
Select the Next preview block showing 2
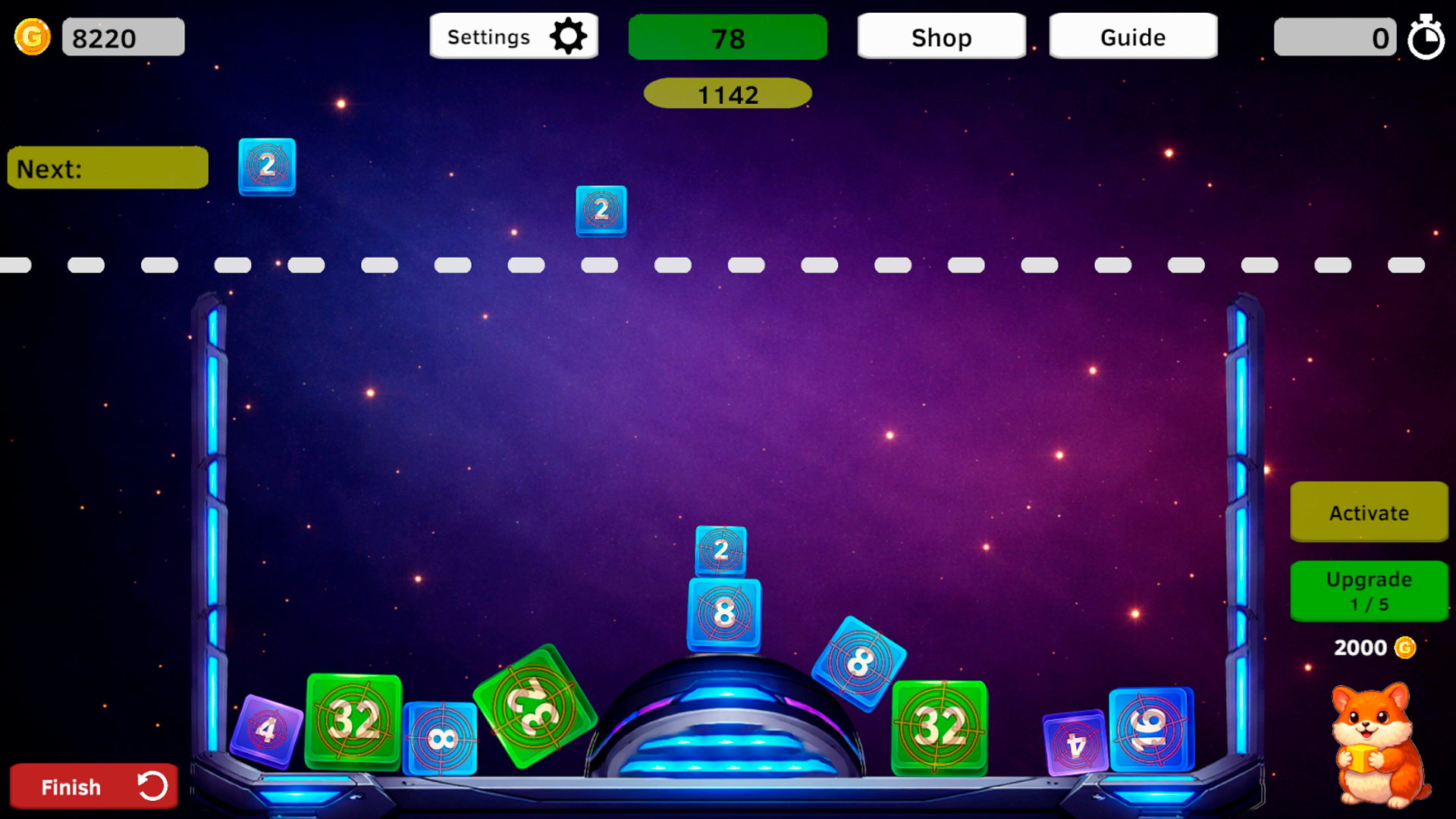(266, 168)
